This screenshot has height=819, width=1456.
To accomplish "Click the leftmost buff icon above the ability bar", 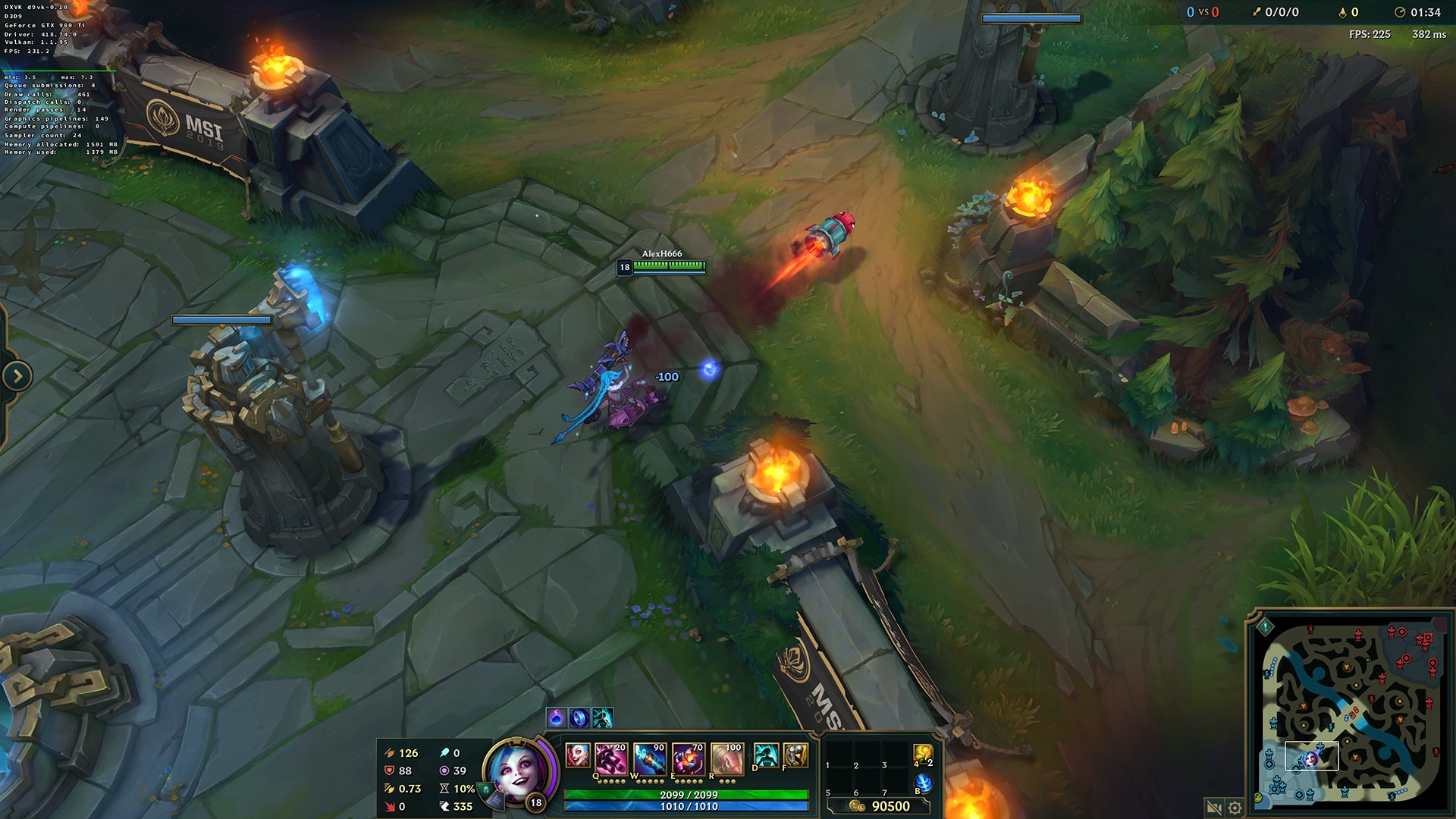I will (556, 717).
